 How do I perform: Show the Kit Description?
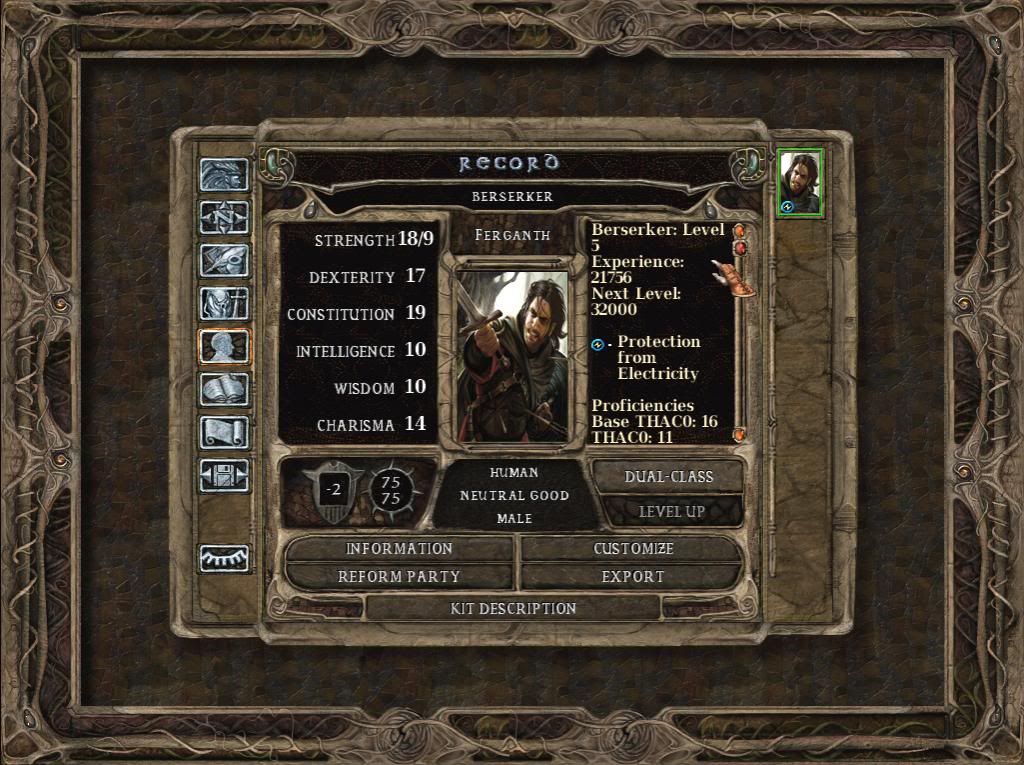[x=513, y=608]
